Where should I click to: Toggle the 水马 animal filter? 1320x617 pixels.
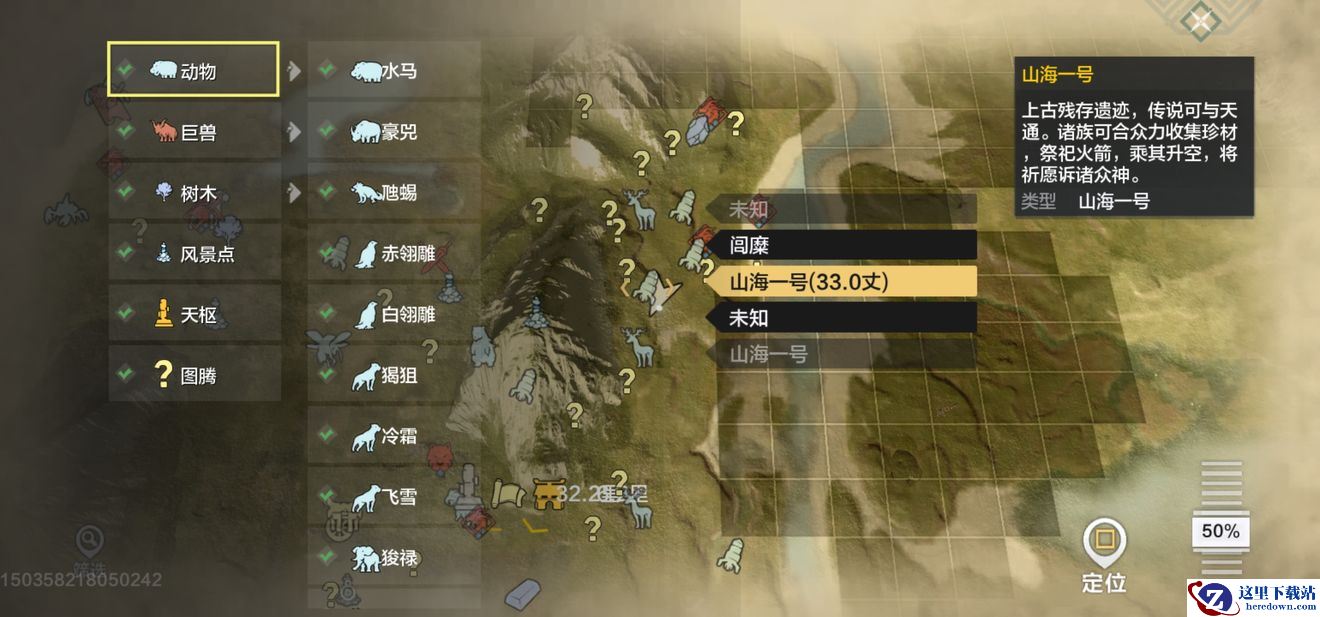point(393,70)
